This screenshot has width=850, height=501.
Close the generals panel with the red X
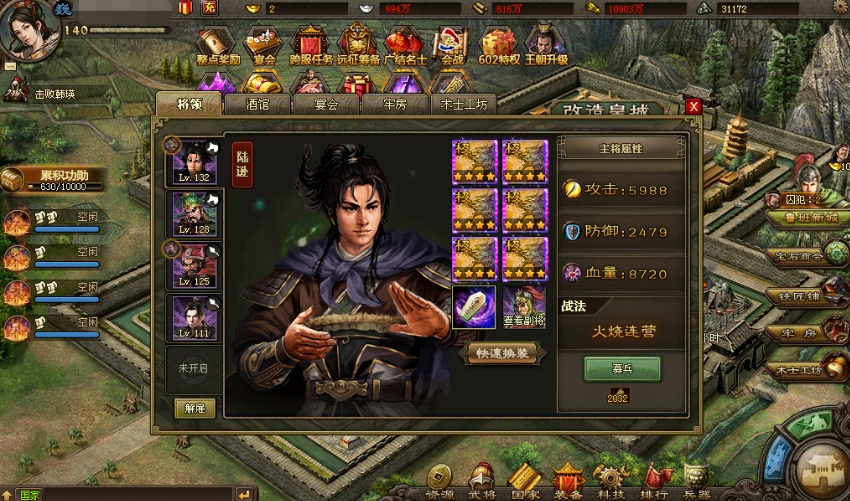(693, 106)
